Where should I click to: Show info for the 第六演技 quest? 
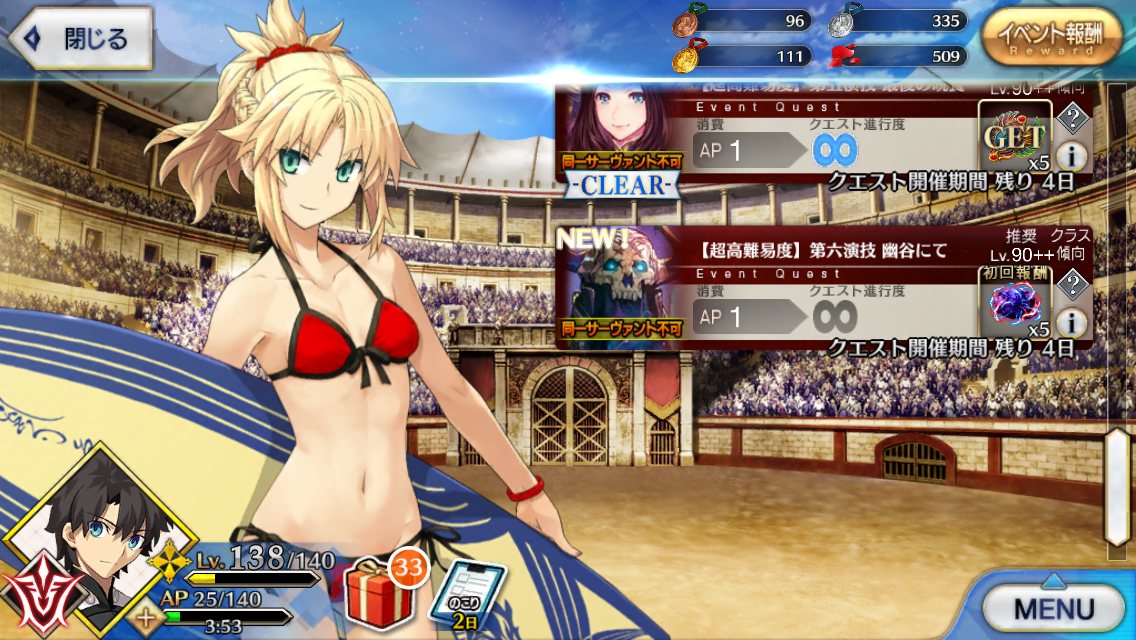click(1071, 322)
